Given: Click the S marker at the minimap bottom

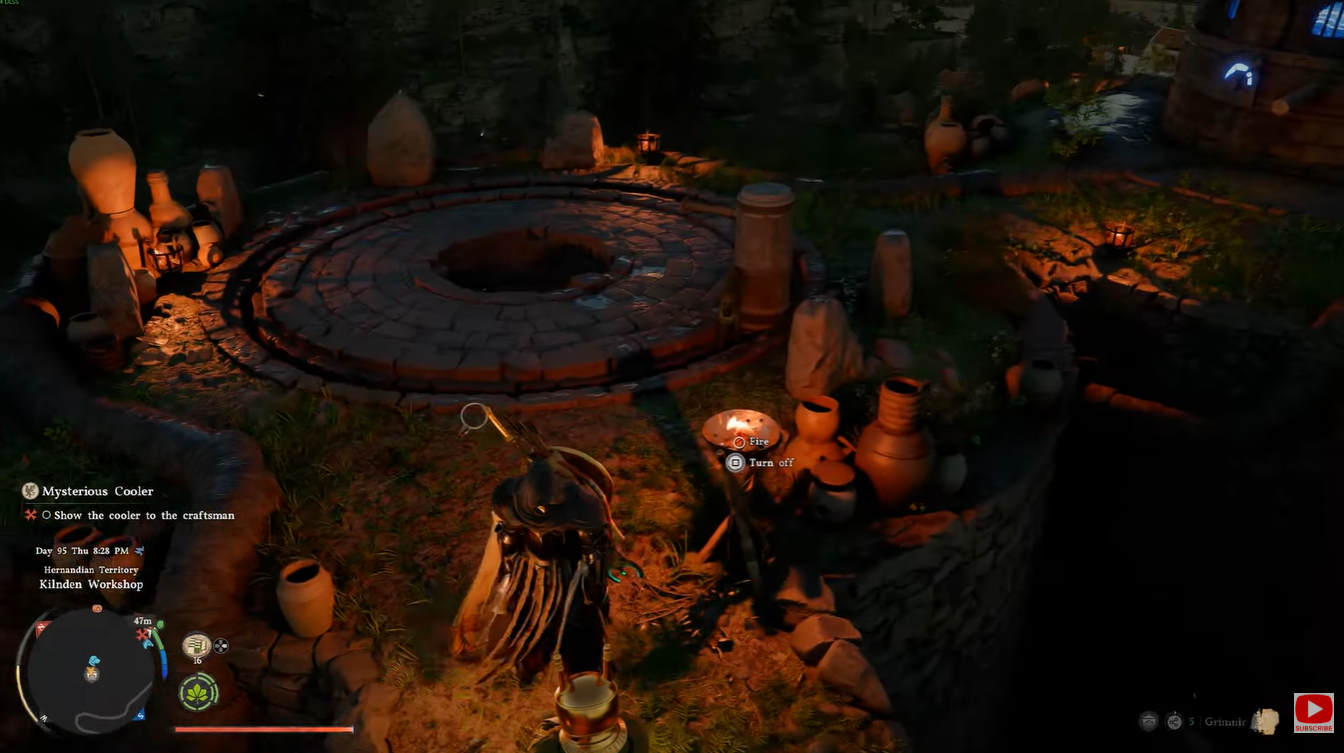Looking at the screenshot, I should click(x=141, y=714).
